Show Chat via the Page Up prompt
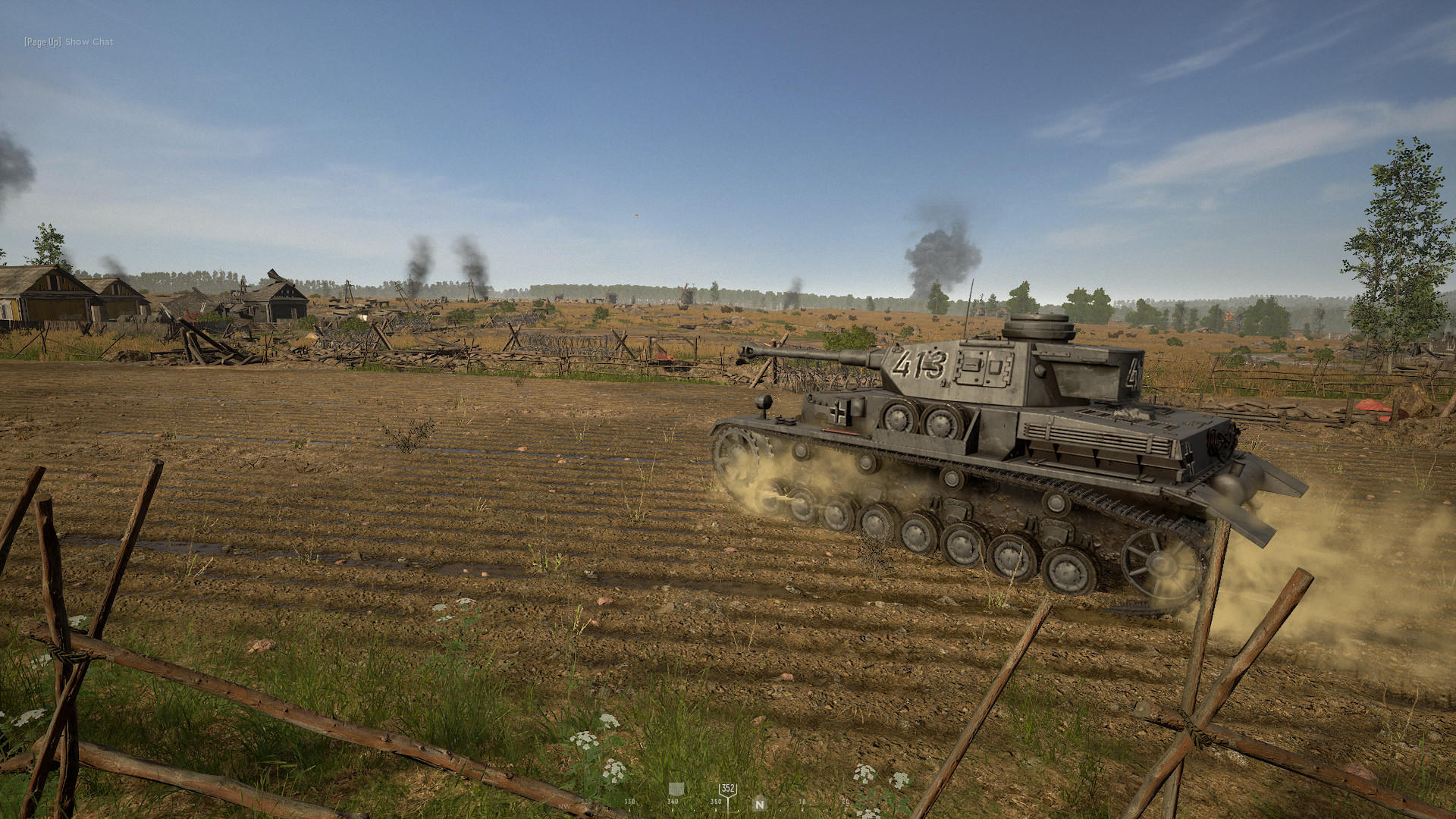 tap(68, 42)
